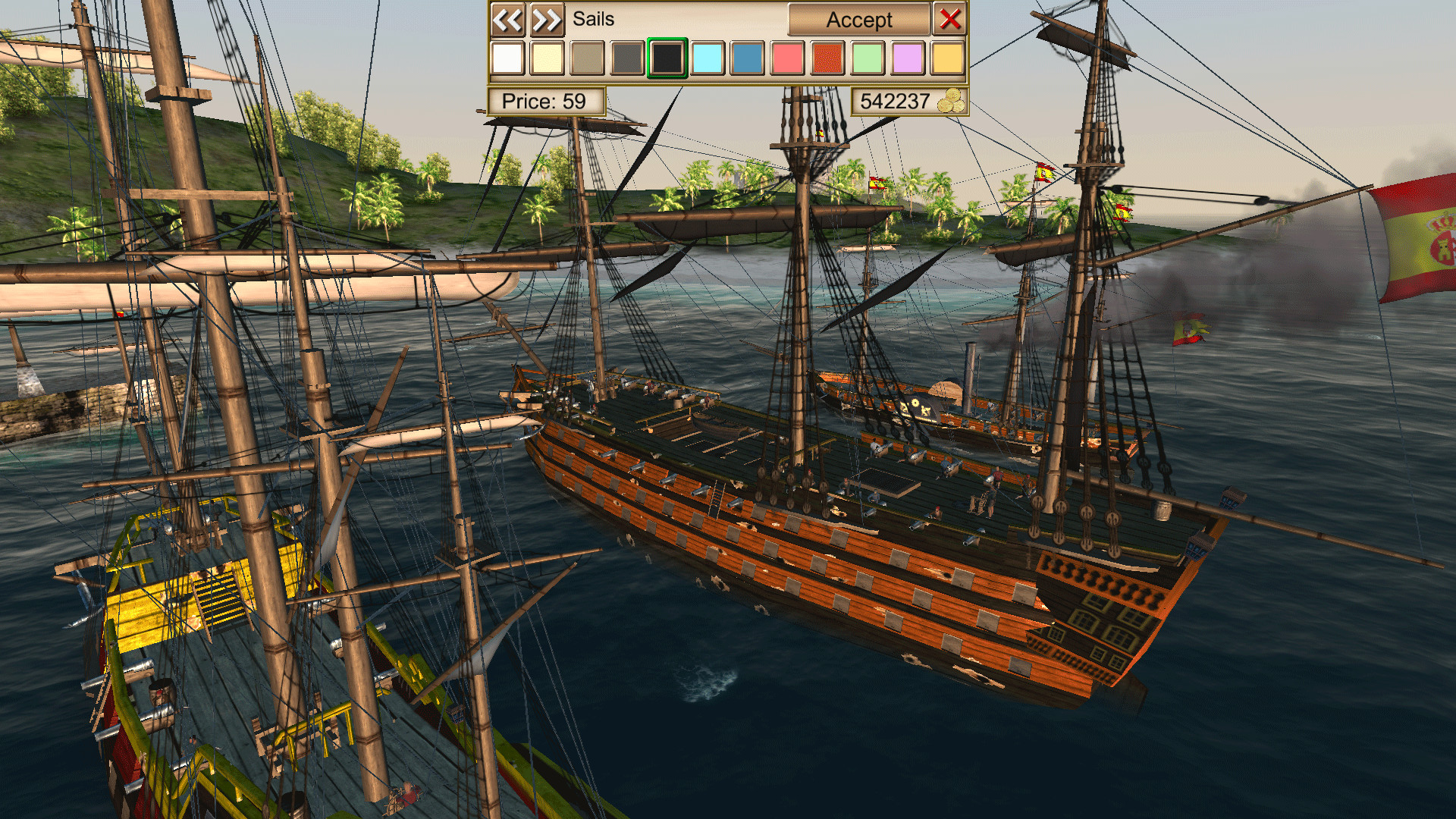Image resolution: width=1456 pixels, height=819 pixels.
Task: Choose the light green sail color
Action: 868,58
